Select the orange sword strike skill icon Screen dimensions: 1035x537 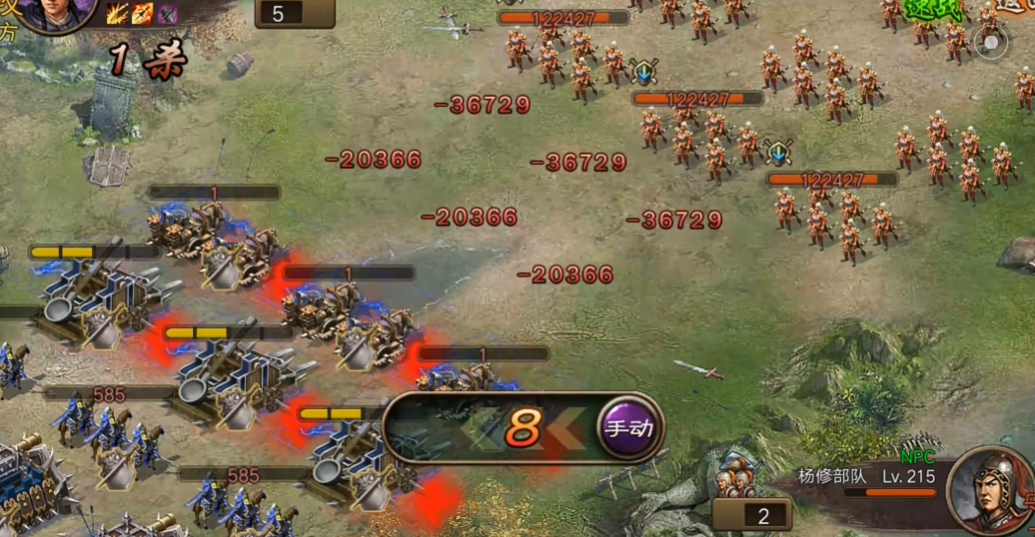click(x=142, y=14)
